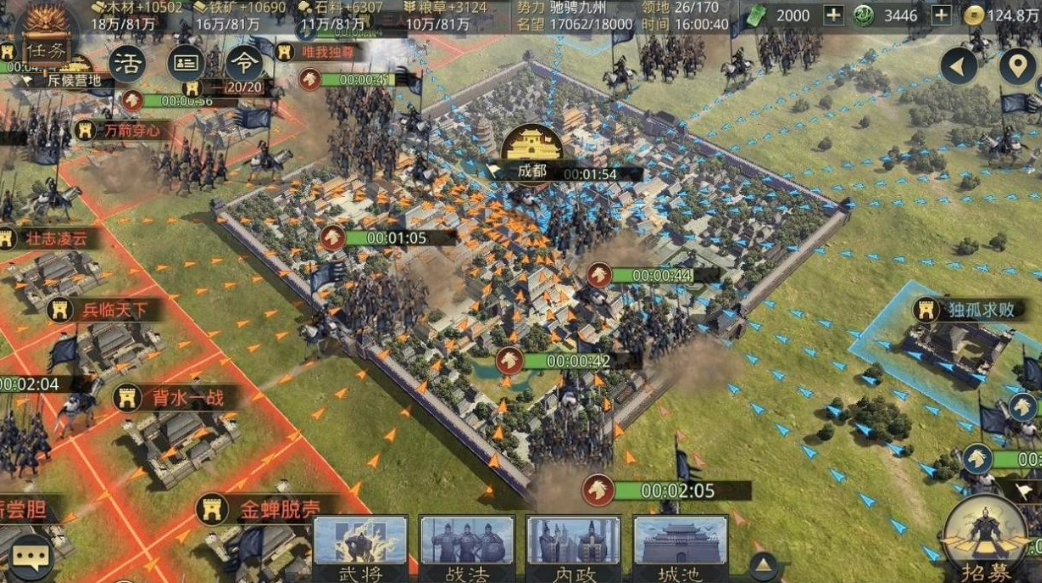The image size is (1042, 583).
Task: Open the 招募 recruit button
Action: (x=985, y=540)
